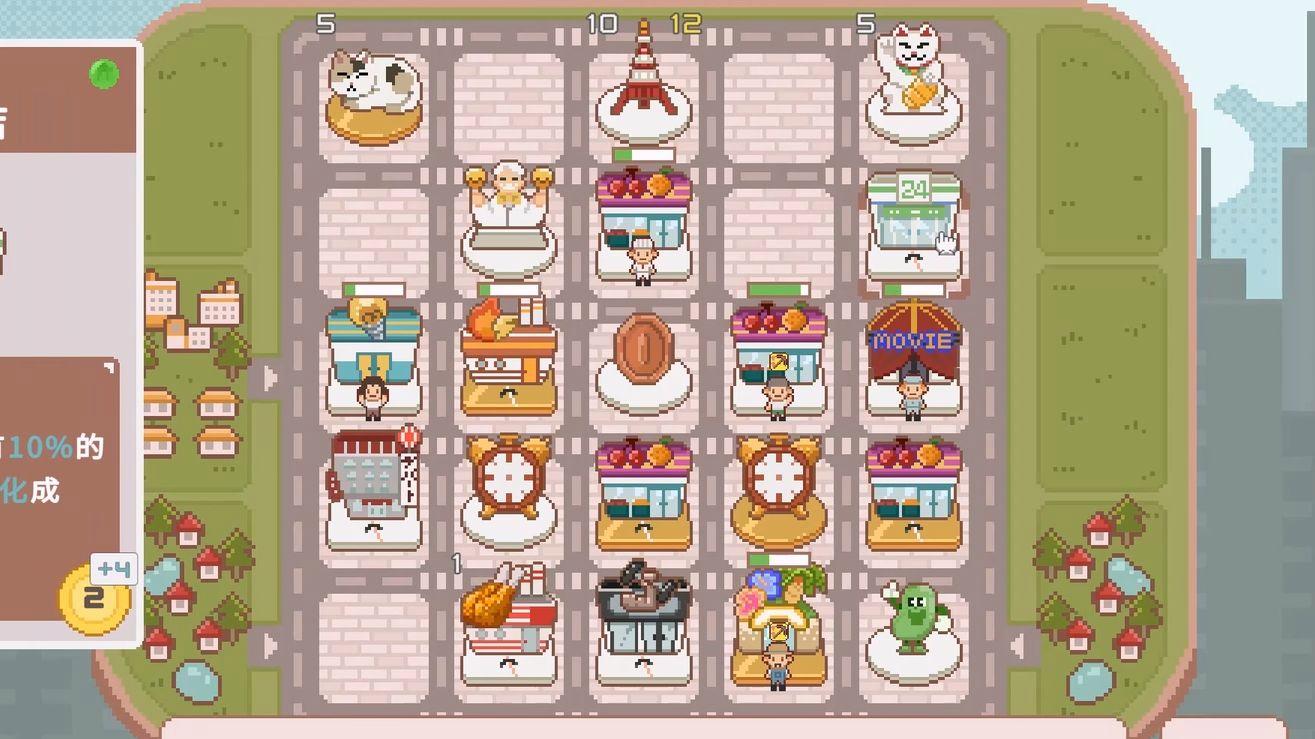
Task: Select the white-suited colonel statue tile
Action: [x=509, y=220]
